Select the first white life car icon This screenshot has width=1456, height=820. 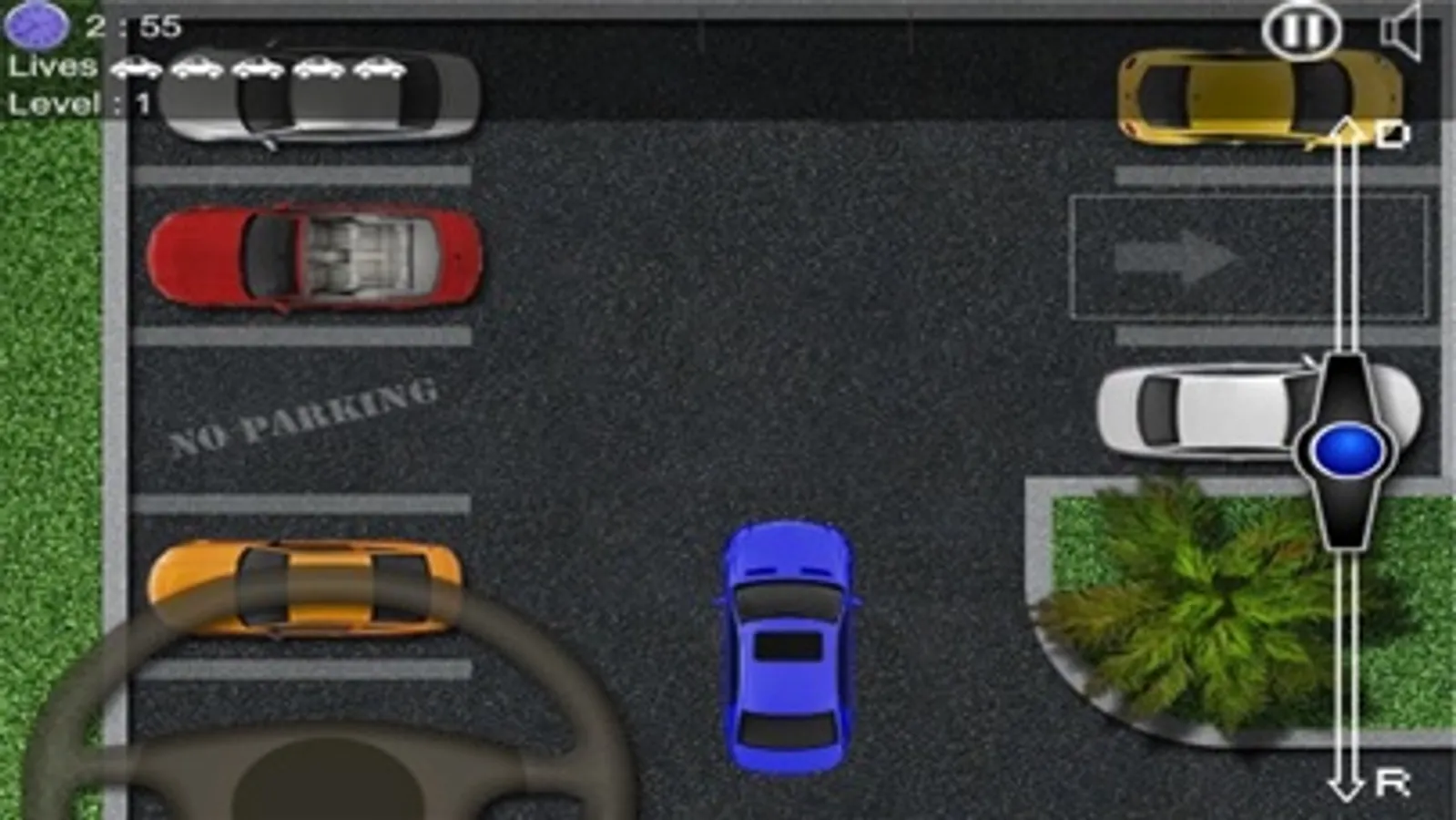(x=136, y=68)
